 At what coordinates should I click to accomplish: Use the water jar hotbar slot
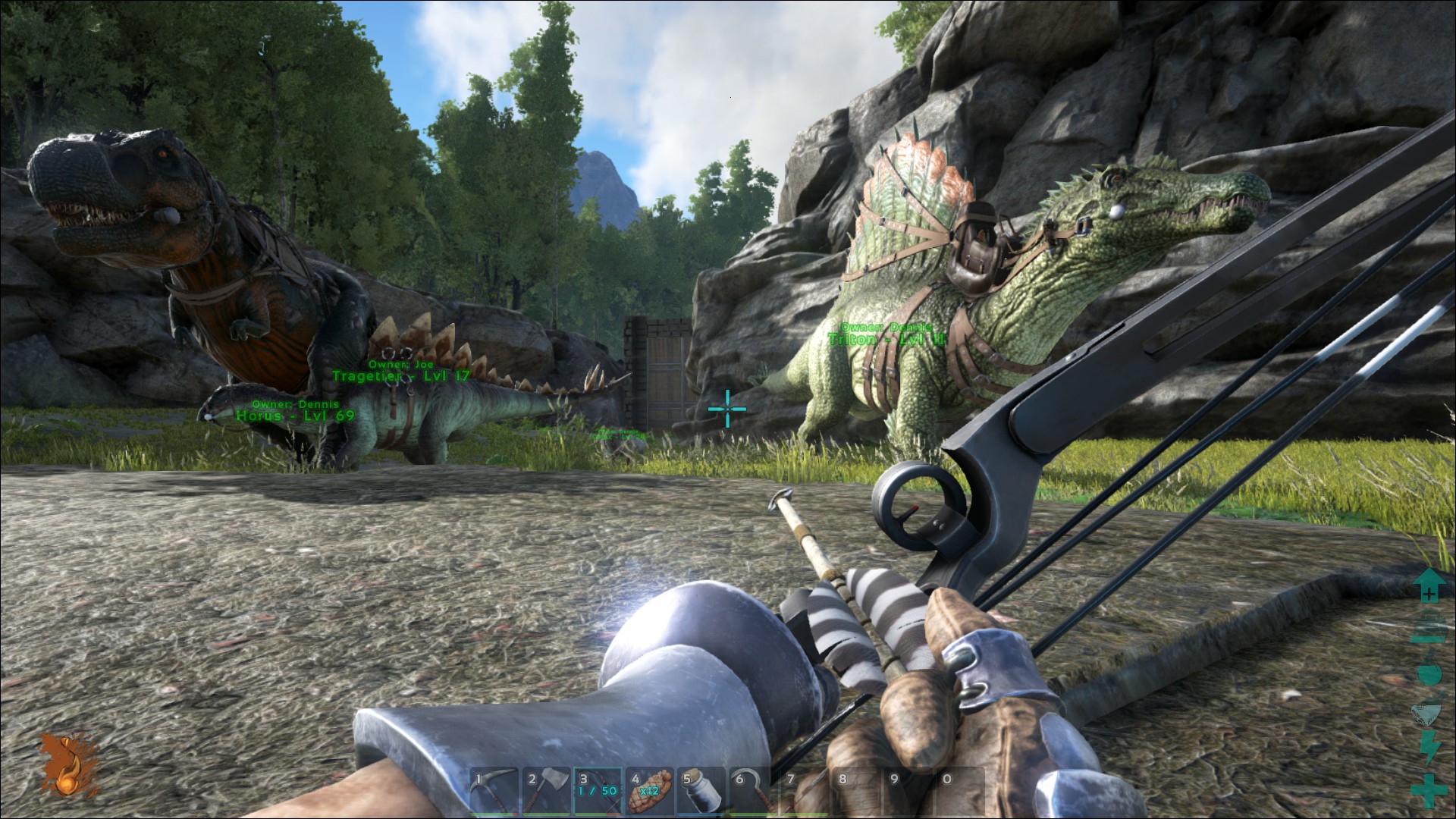[701, 791]
